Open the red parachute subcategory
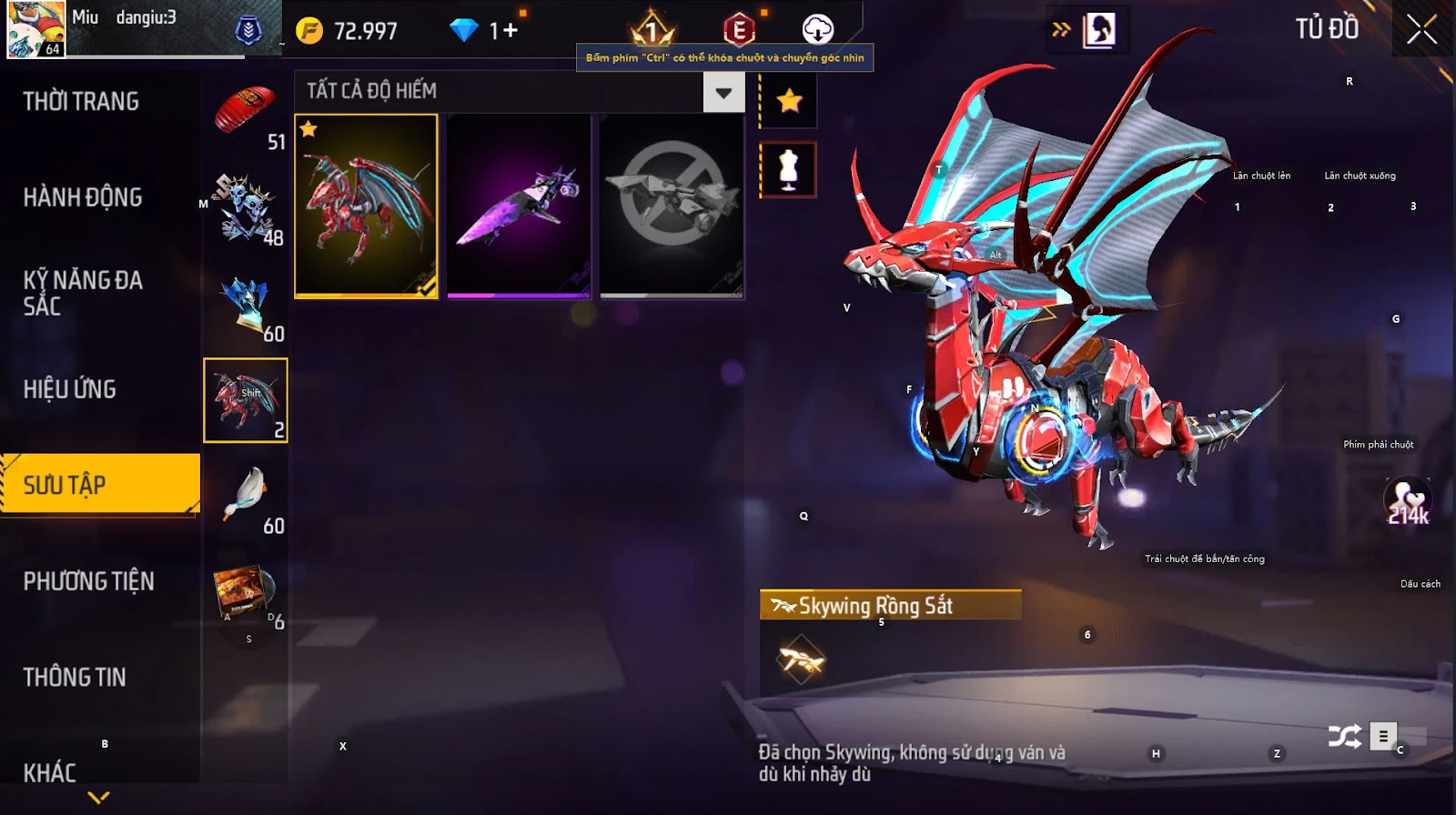The image size is (1456, 815). 246,113
